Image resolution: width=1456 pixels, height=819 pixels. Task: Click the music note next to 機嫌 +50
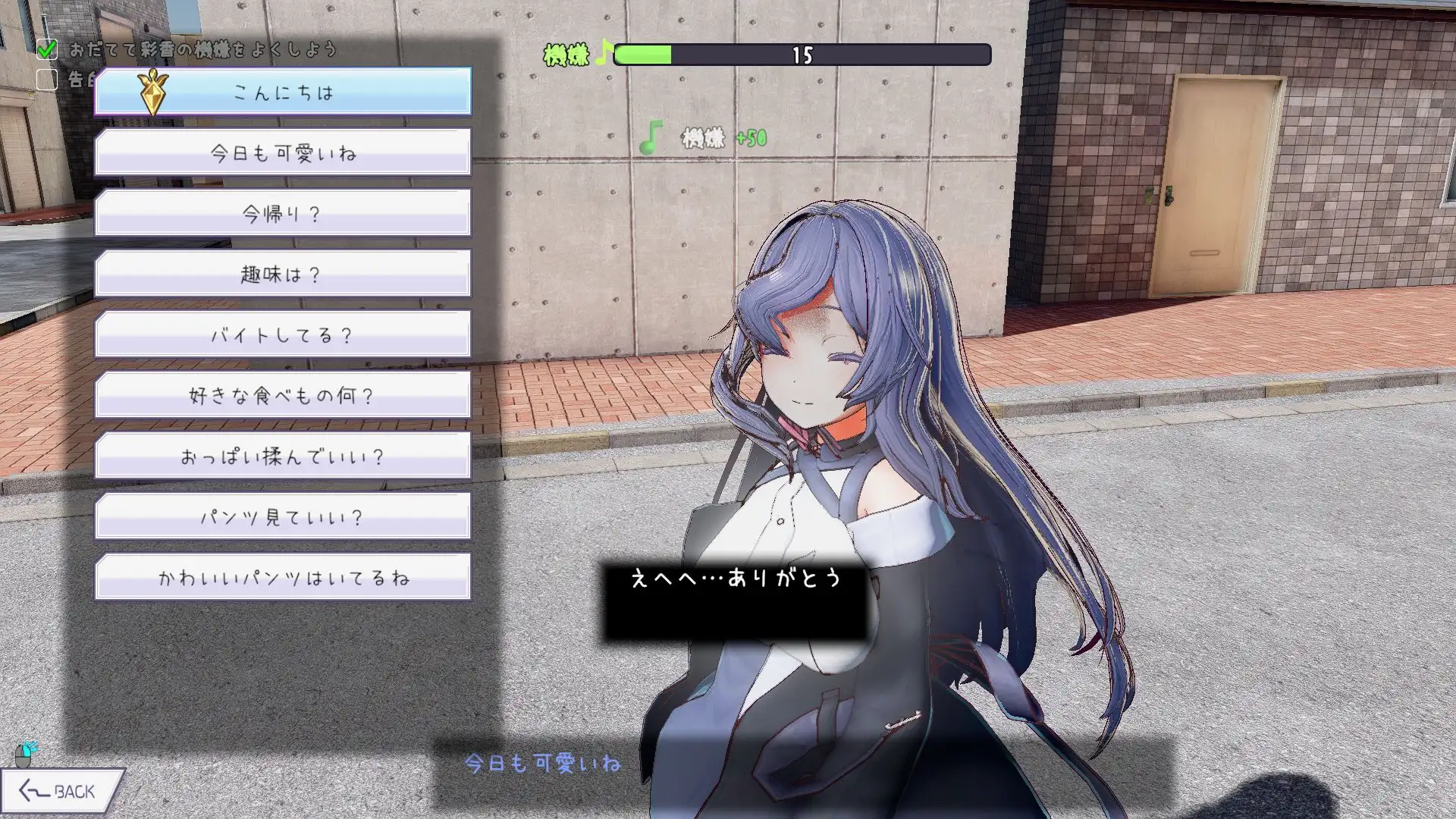point(651,138)
